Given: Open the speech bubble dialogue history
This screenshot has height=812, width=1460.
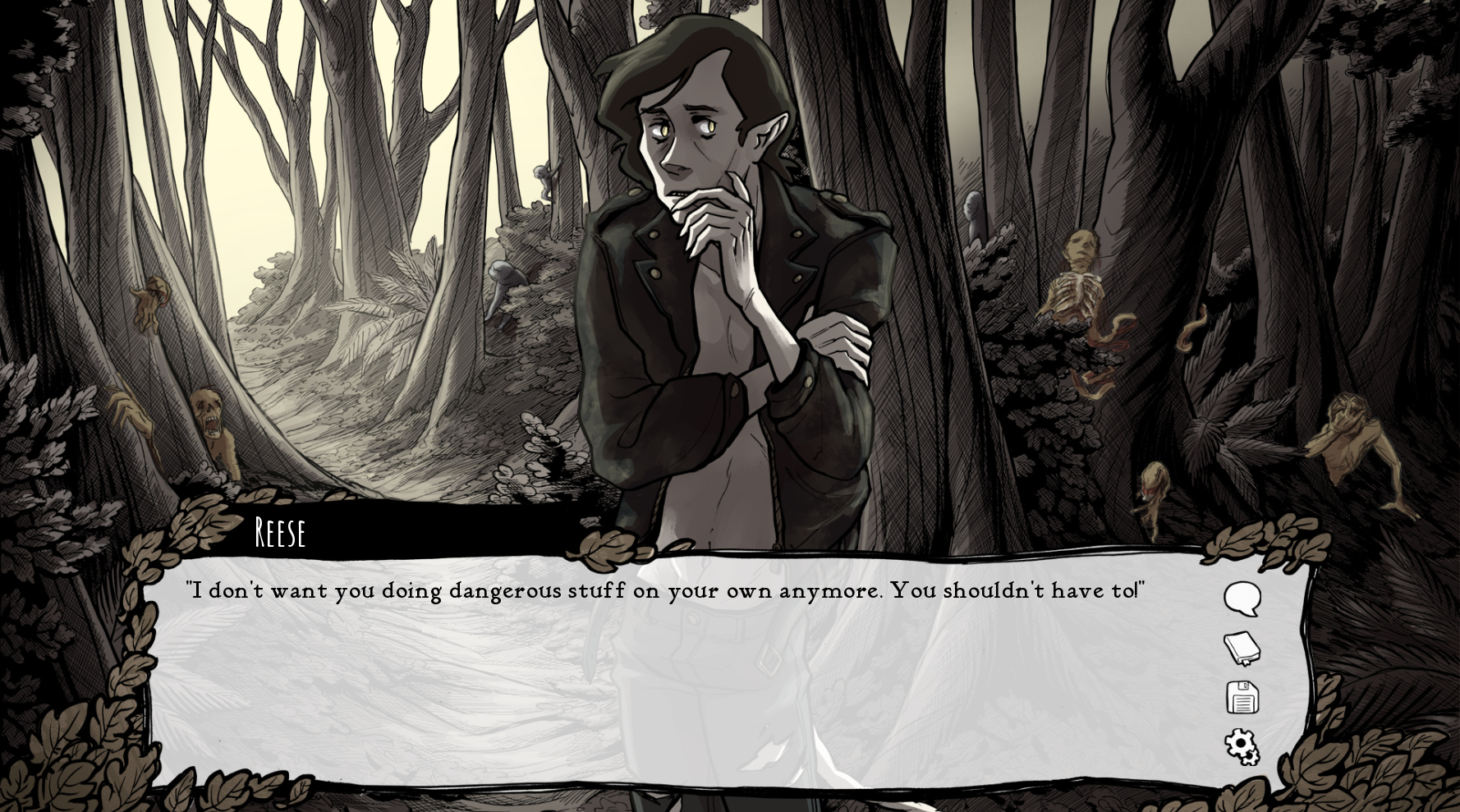Looking at the screenshot, I should 1242,599.
